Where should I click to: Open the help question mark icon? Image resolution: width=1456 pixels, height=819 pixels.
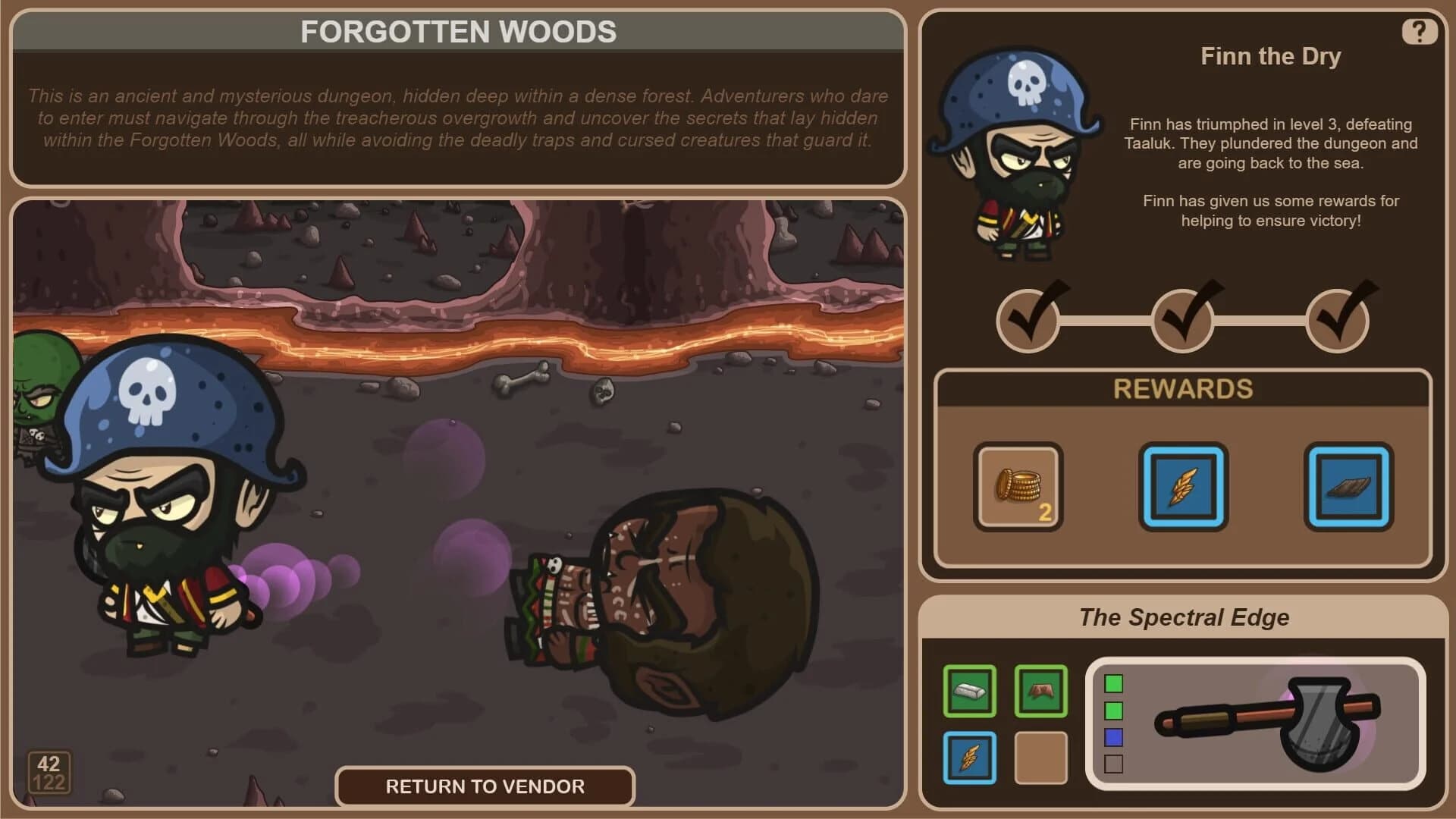pyautogui.click(x=1420, y=31)
